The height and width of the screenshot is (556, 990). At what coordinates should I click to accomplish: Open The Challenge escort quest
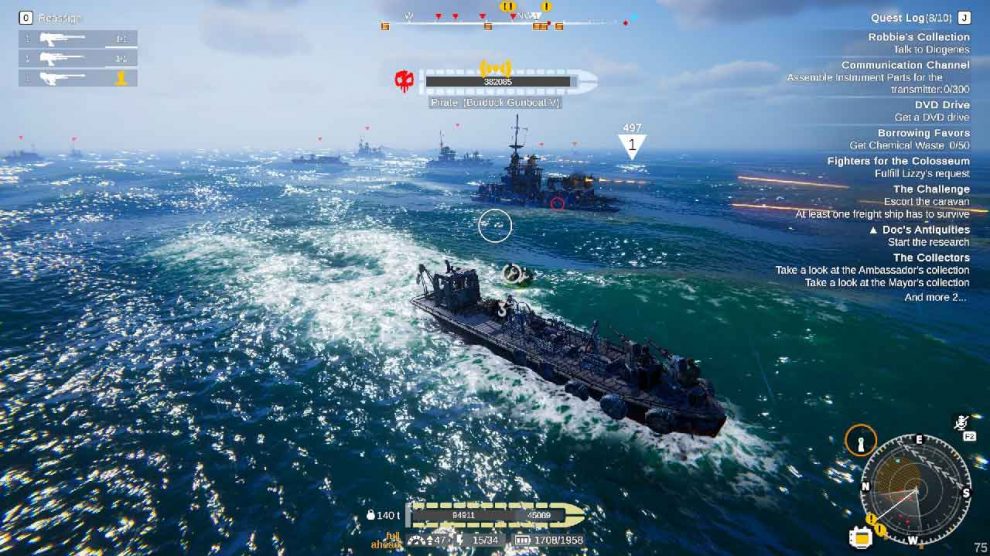[930, 189]
